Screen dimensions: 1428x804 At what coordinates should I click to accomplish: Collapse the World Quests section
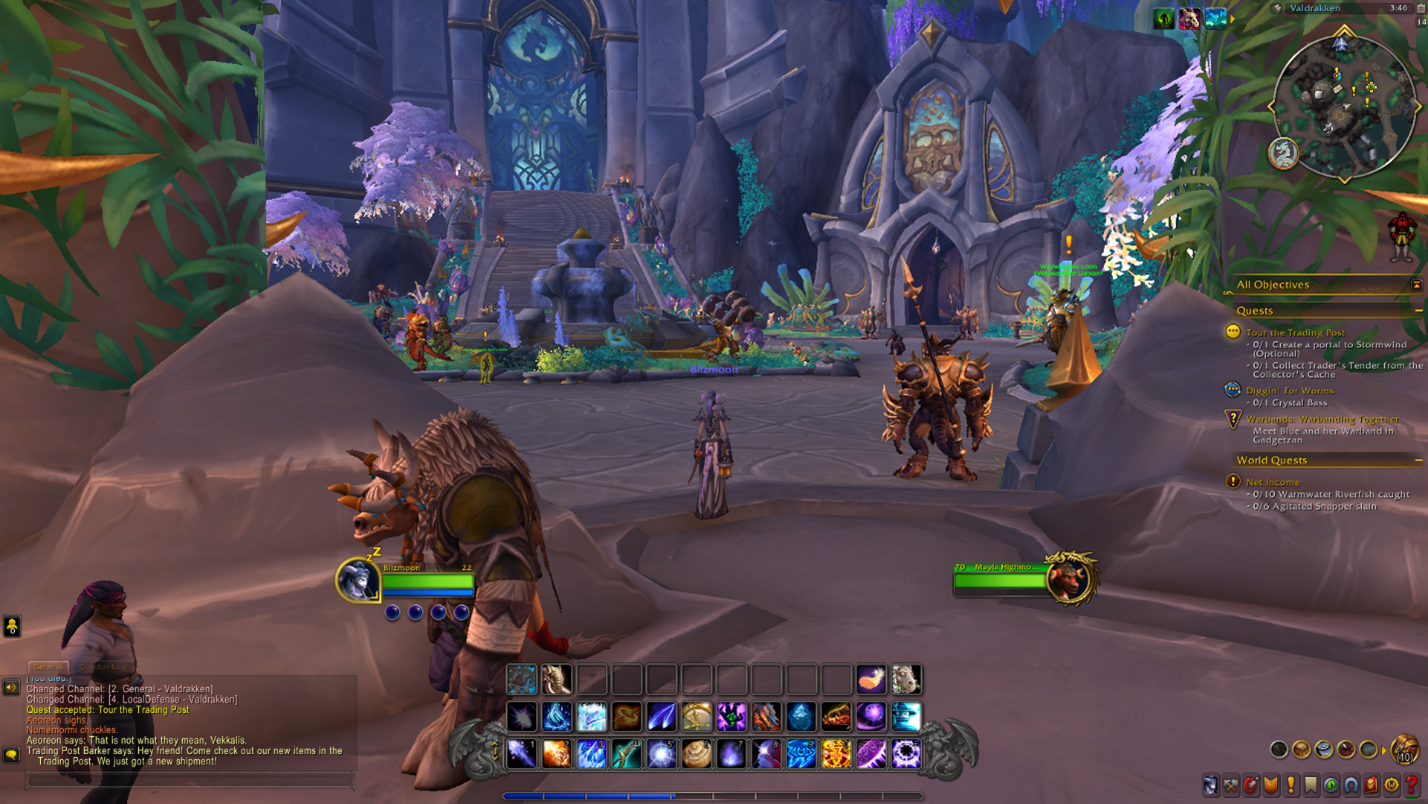coord(1421,460)
